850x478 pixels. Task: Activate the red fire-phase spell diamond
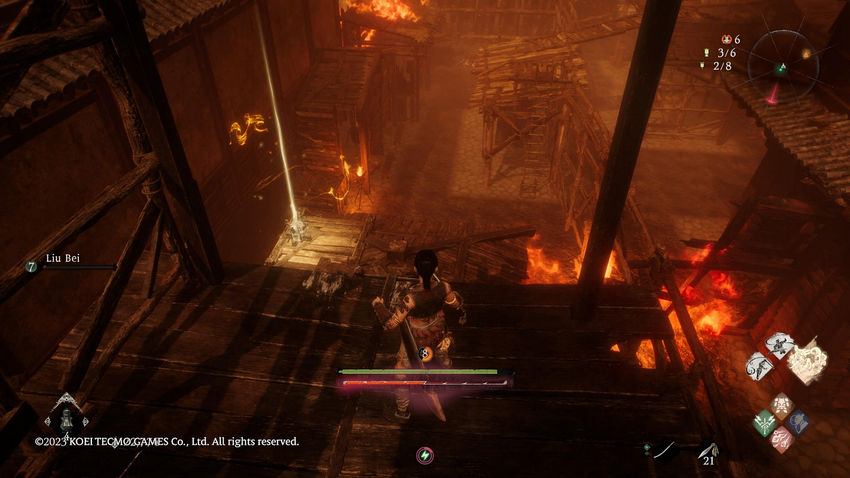tap(782, 440)
